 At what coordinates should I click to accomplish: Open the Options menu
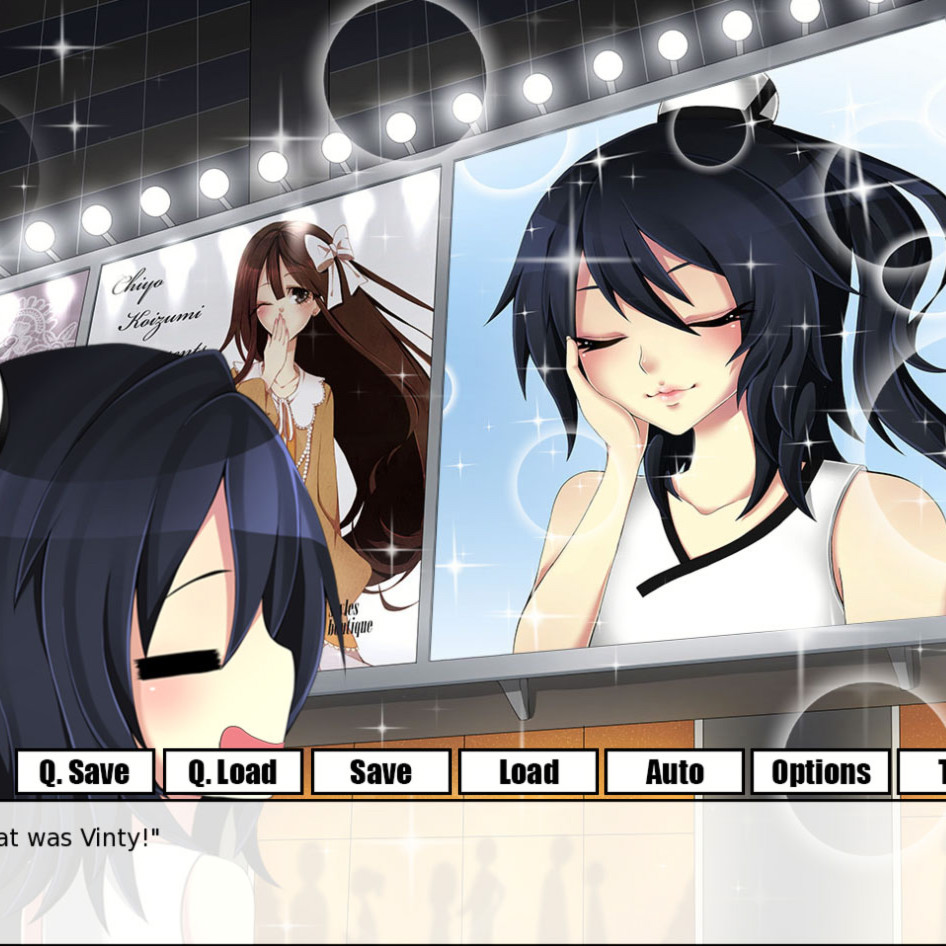(821, 772)
